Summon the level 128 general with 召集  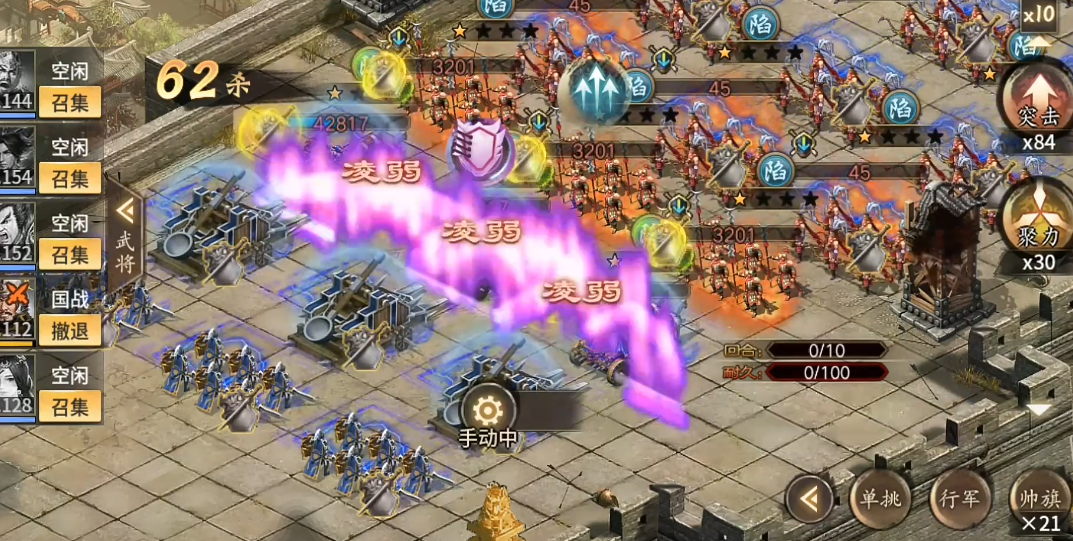pos(70,406)
